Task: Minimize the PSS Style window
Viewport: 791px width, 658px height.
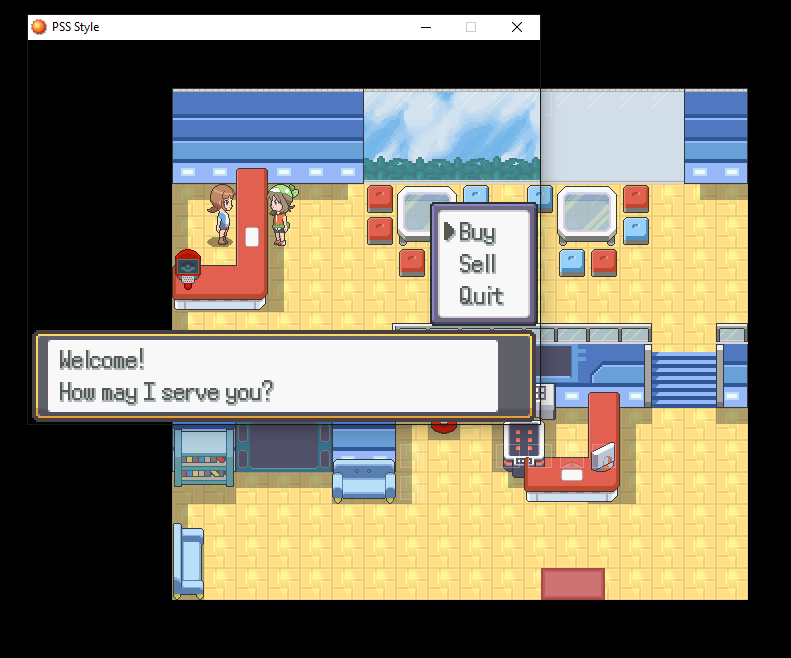Action: (x=425, y=27)
